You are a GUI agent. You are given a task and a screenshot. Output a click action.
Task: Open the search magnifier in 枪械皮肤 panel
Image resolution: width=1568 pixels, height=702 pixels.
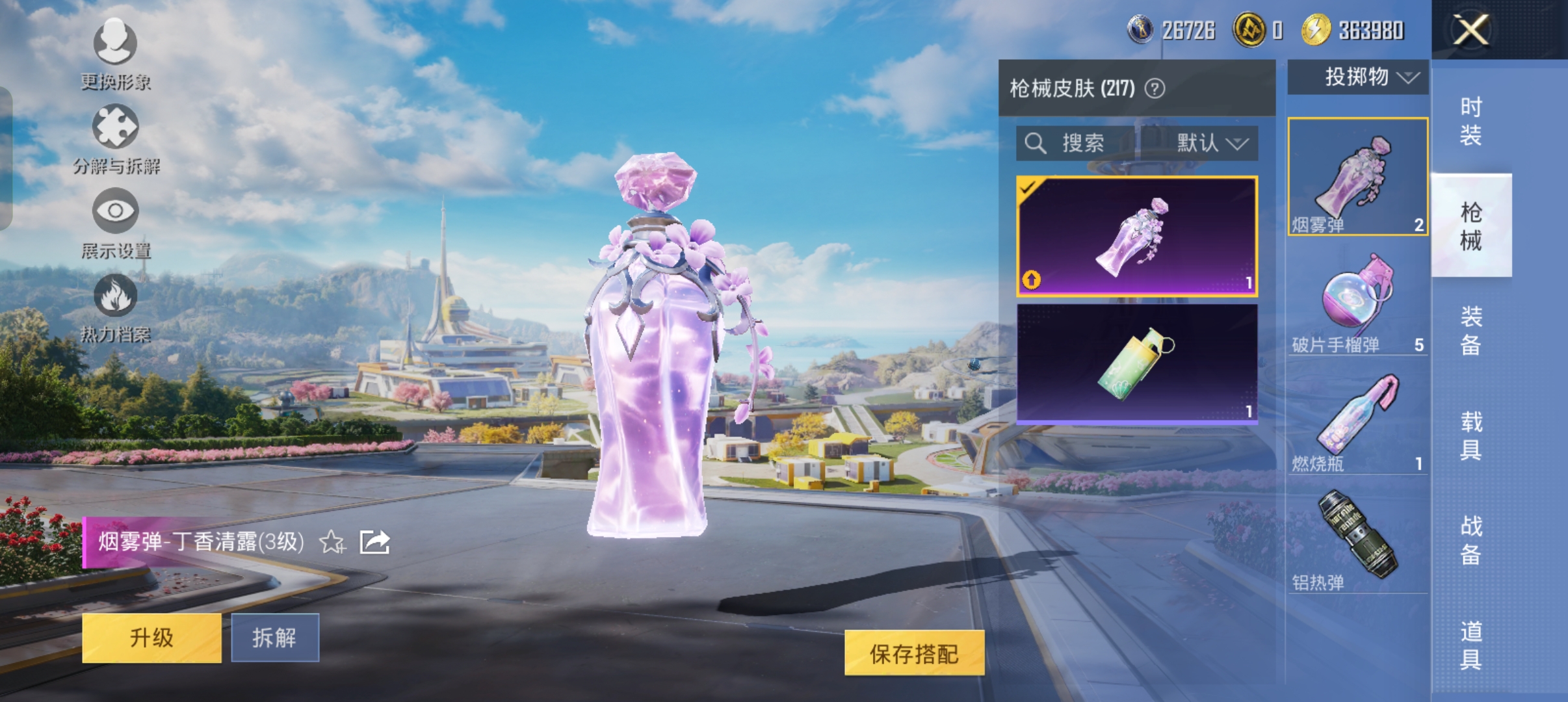[x=1036, y=144]
